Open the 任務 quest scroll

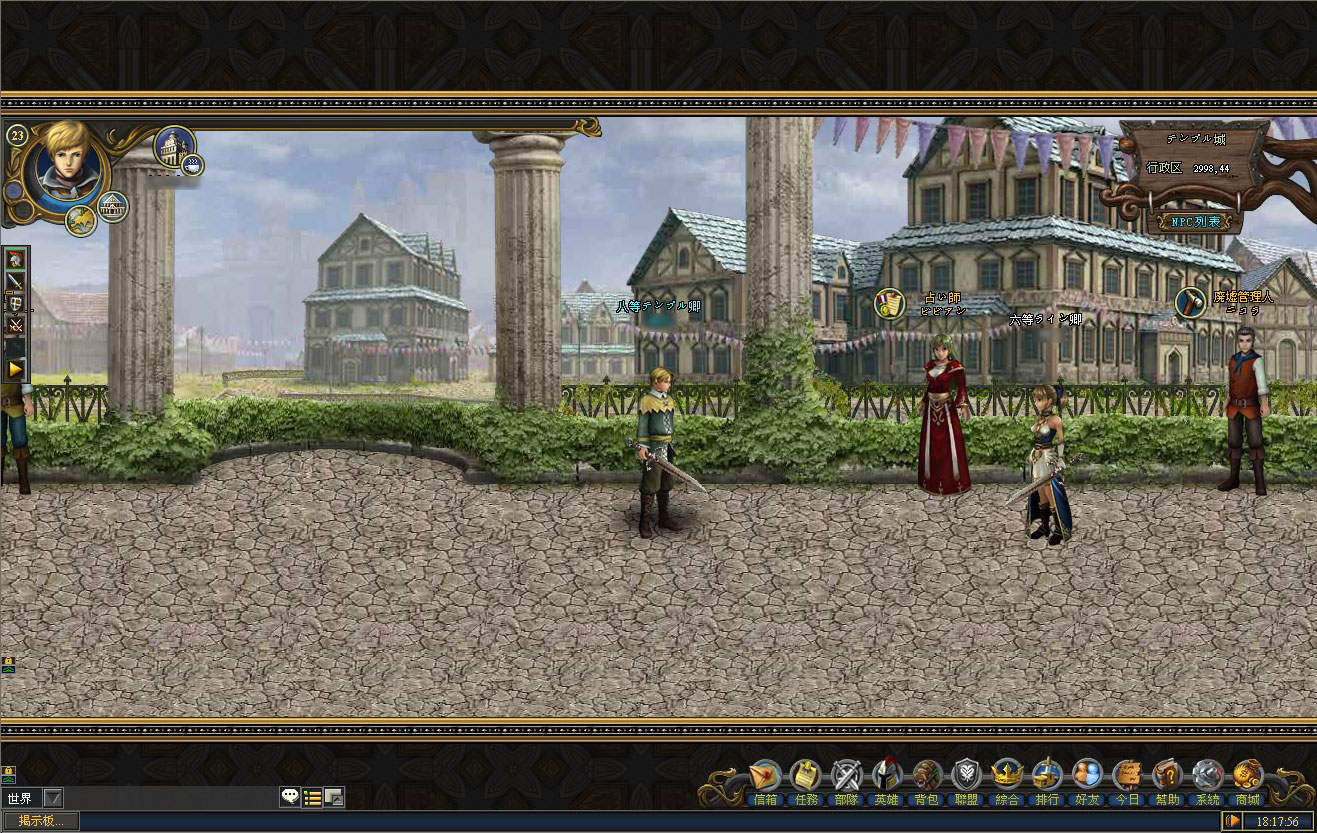805,777
